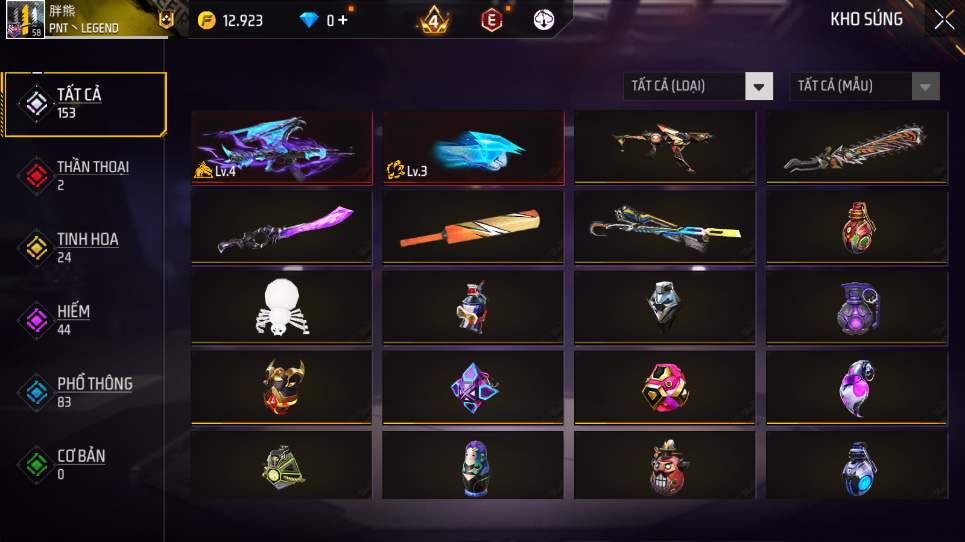Open the Tinh Hoa category
The width and height of the screenshot is (965, 542).
tap(84, 247)
